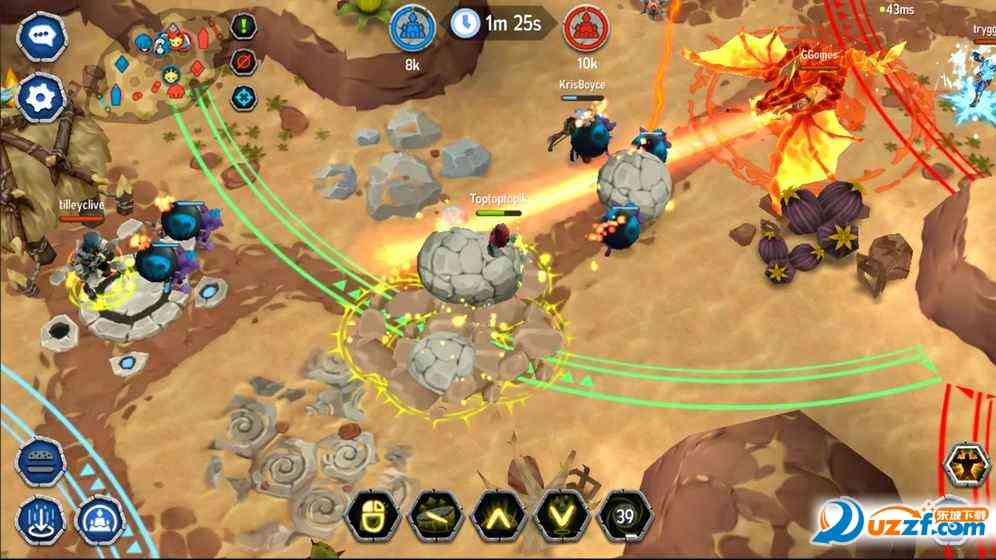This screenshot has height=560, width=996.
Task: Select the ability on 39 cooldown
Action: click(x=624, y=517)
